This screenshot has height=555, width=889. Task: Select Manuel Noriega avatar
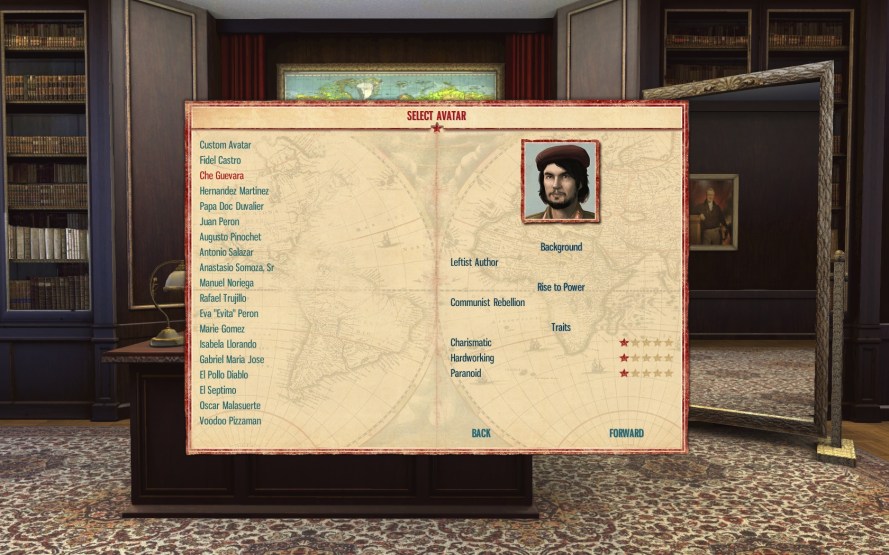(x=227, y=283)
